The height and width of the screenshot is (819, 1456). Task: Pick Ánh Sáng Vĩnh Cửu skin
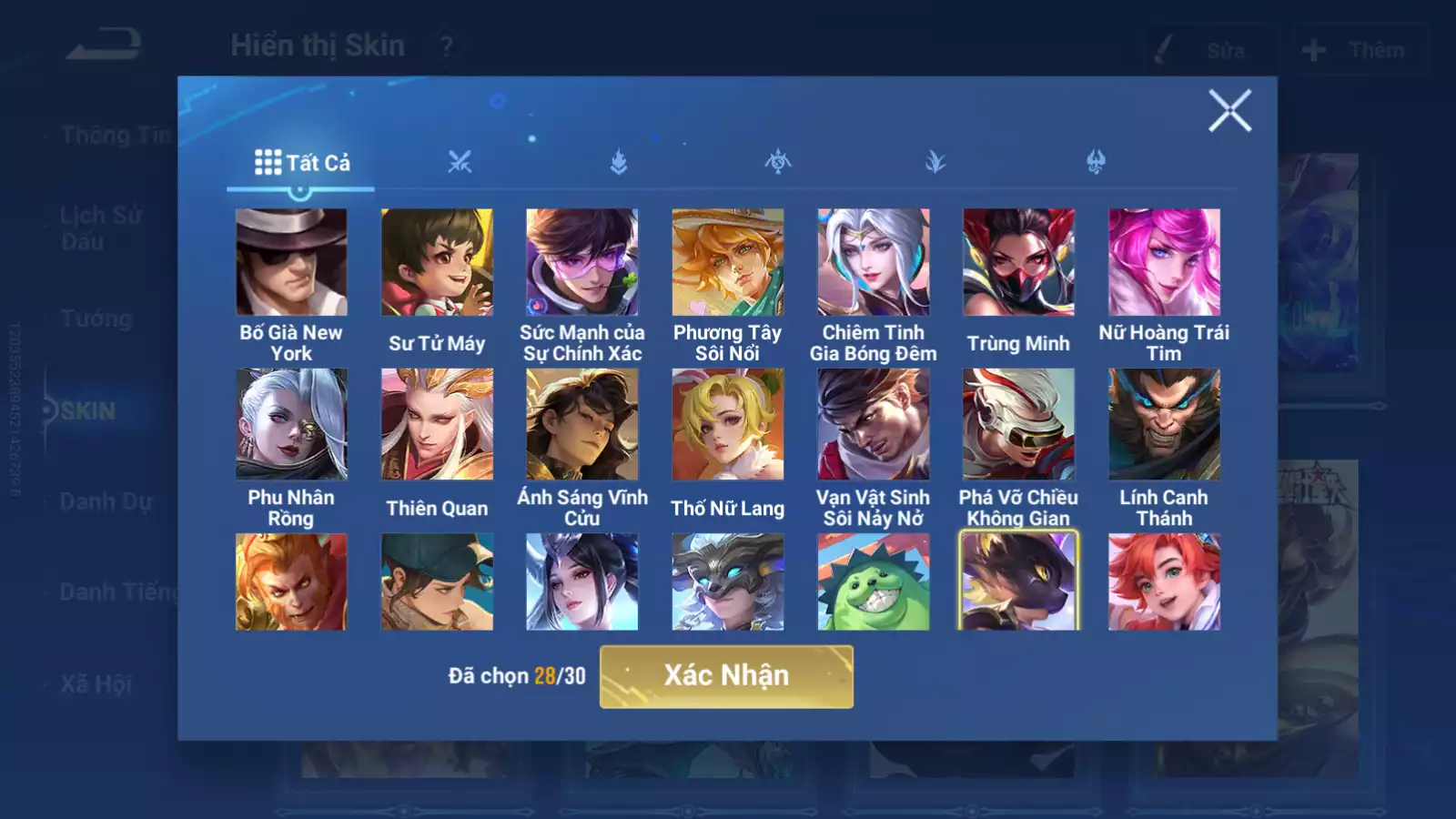(x=582, y=424)
